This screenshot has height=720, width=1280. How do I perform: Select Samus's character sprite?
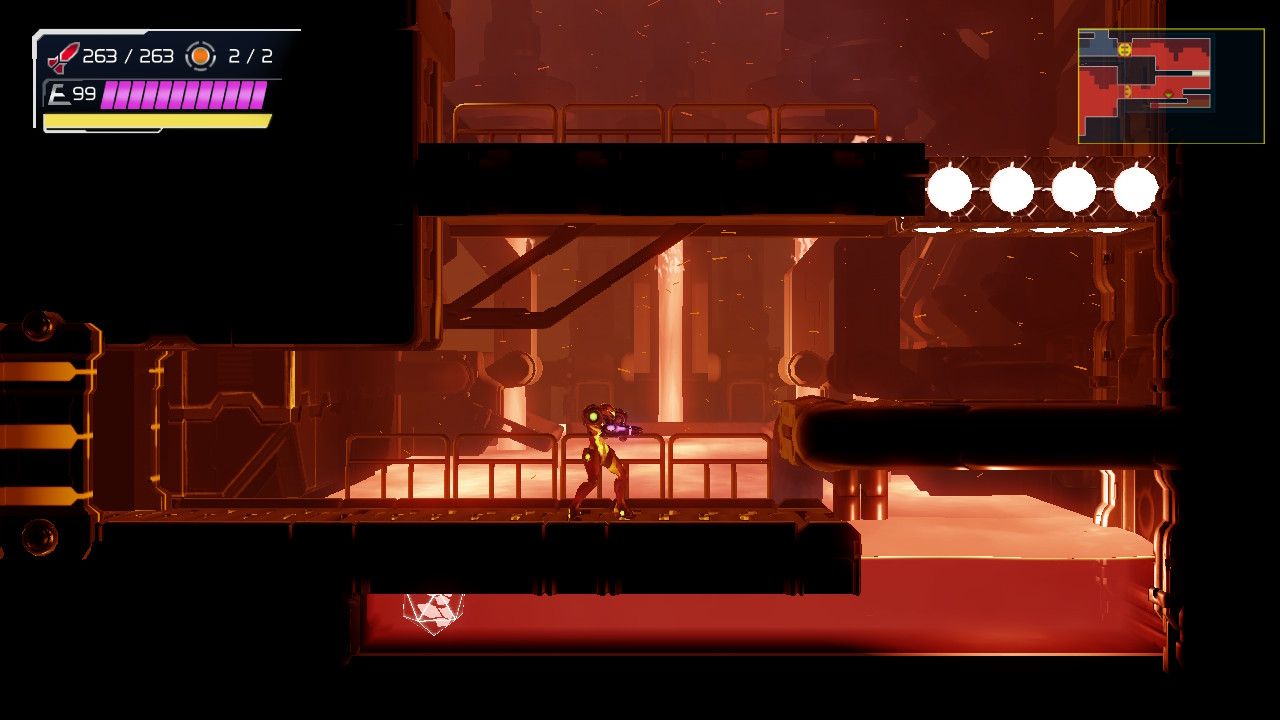(x=600, y=460)
